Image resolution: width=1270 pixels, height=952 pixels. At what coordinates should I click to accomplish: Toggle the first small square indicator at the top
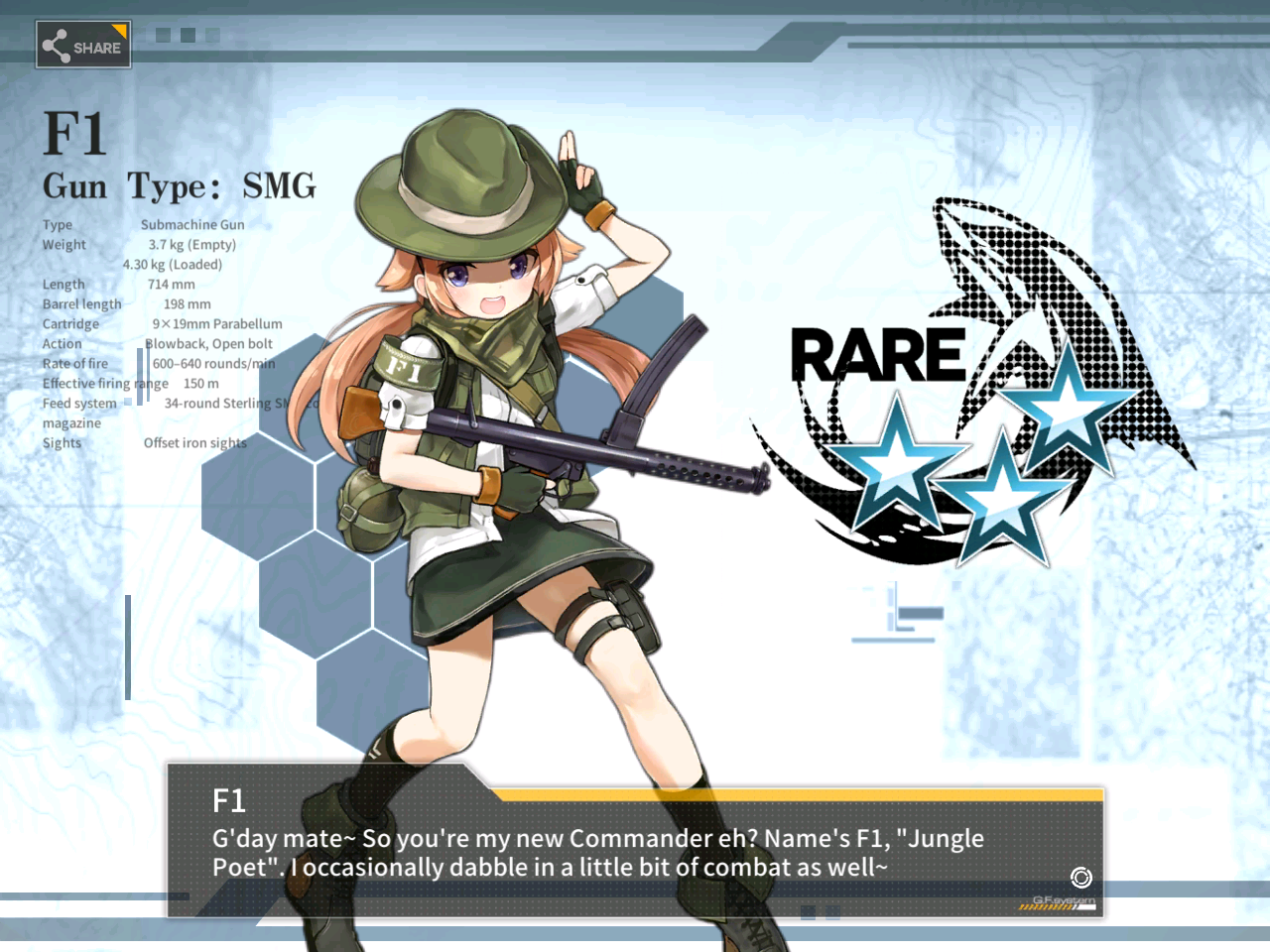click(x=161, y=33)
